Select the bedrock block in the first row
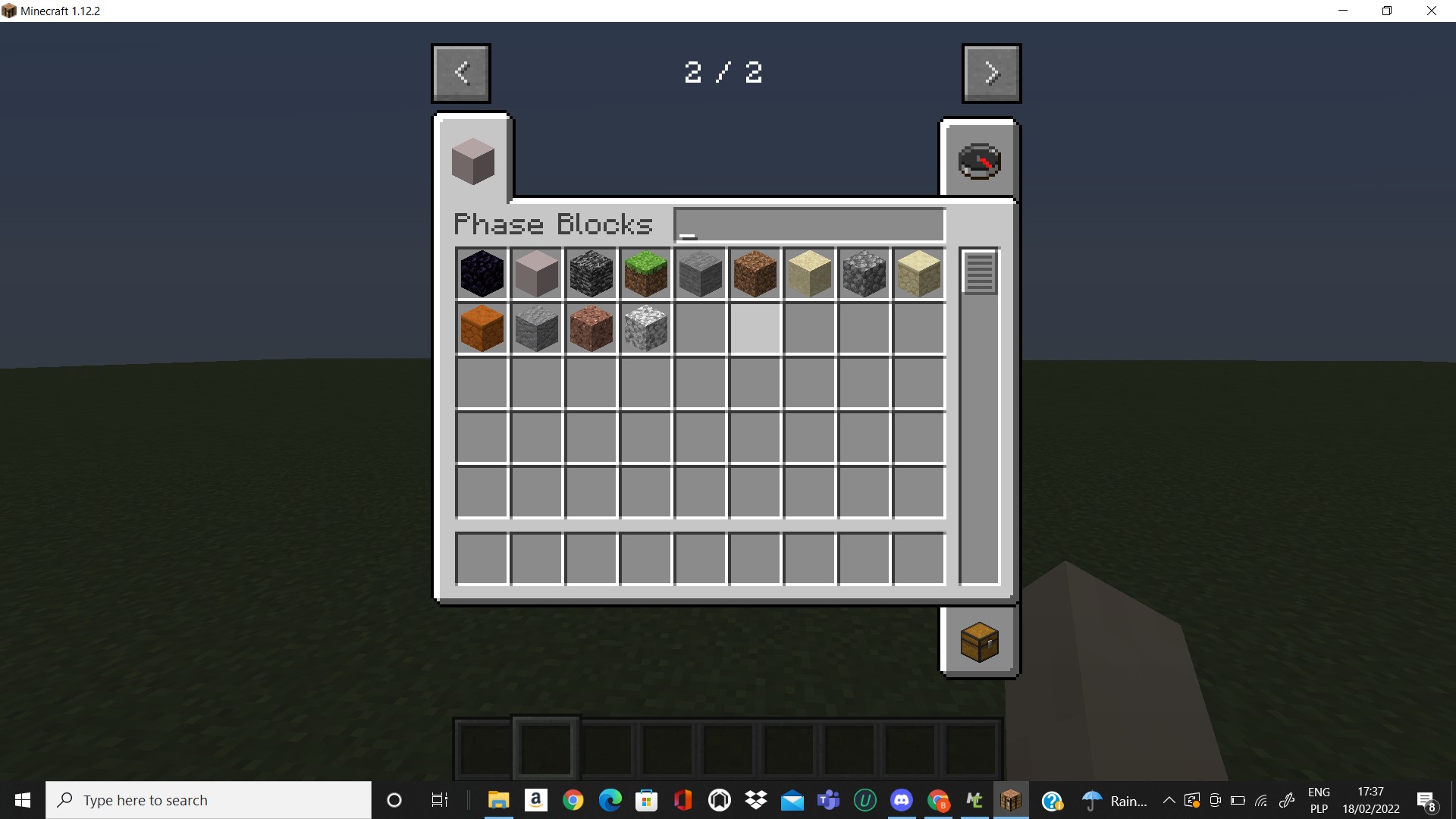This screenshot has width=1456, height=819. tap(591, 274)
